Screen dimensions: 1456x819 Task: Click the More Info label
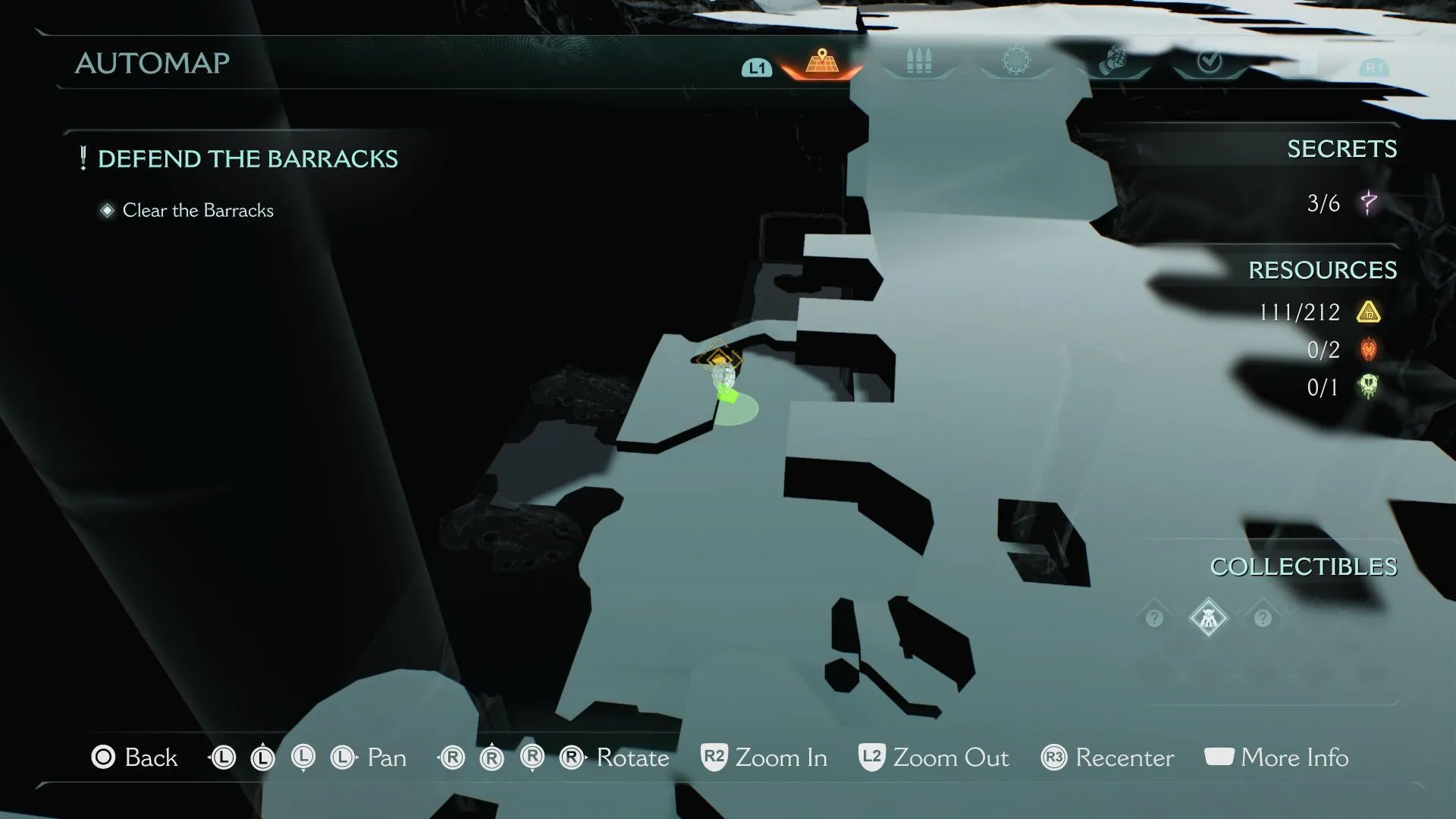(x=1294, y=758)
